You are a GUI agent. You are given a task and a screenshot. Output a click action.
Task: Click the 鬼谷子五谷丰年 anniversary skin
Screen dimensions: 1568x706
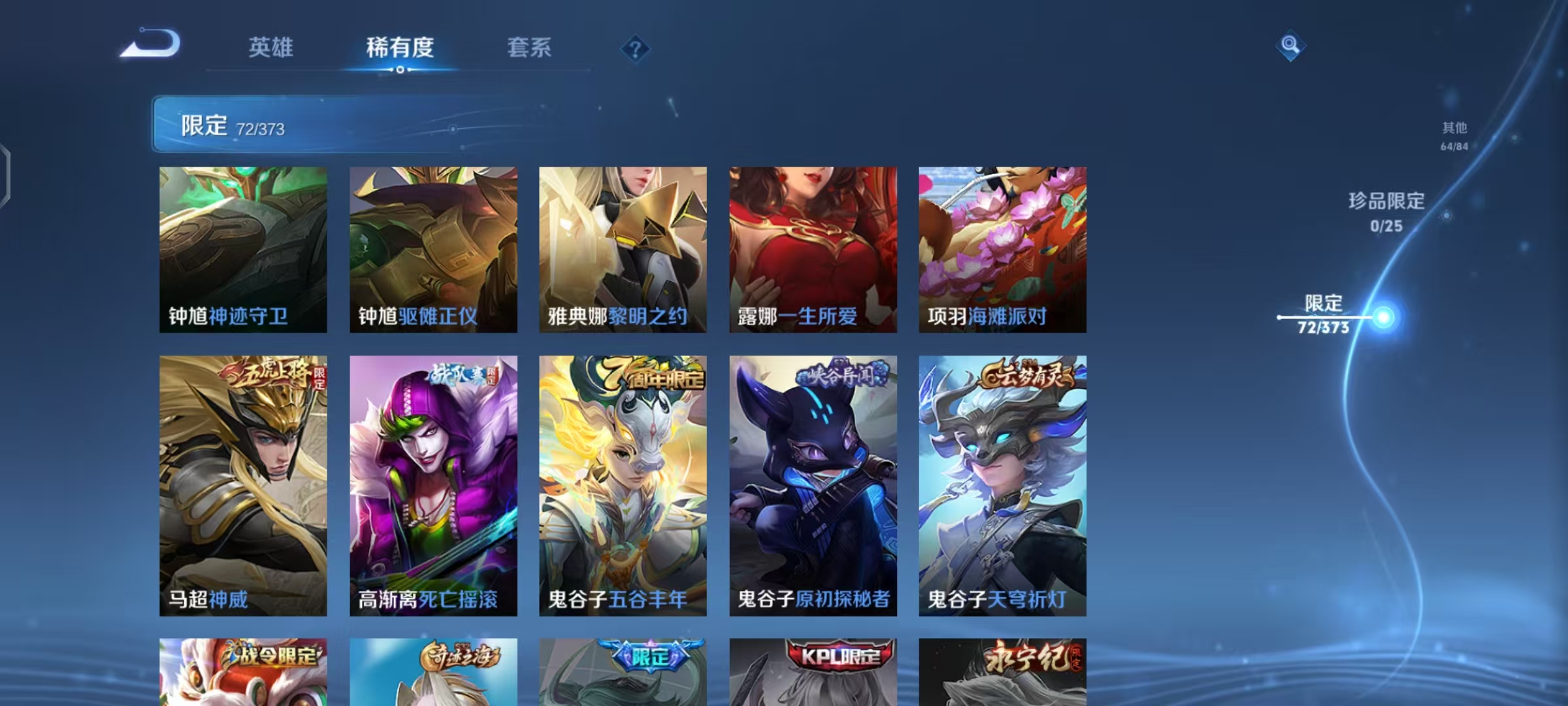coord(622,484)
